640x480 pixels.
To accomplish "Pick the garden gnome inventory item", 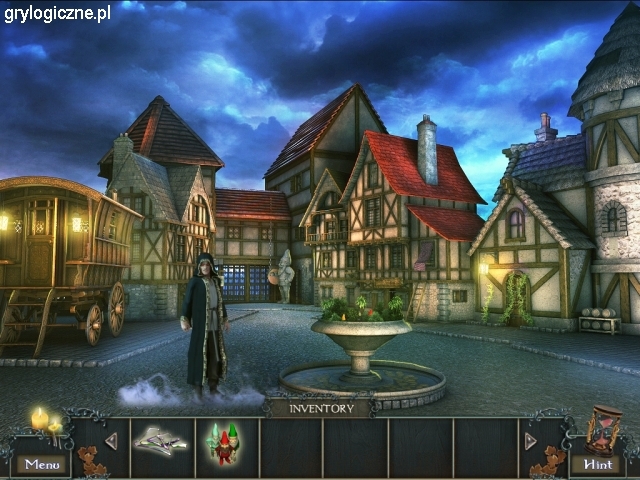I will (x=225, y=442).
